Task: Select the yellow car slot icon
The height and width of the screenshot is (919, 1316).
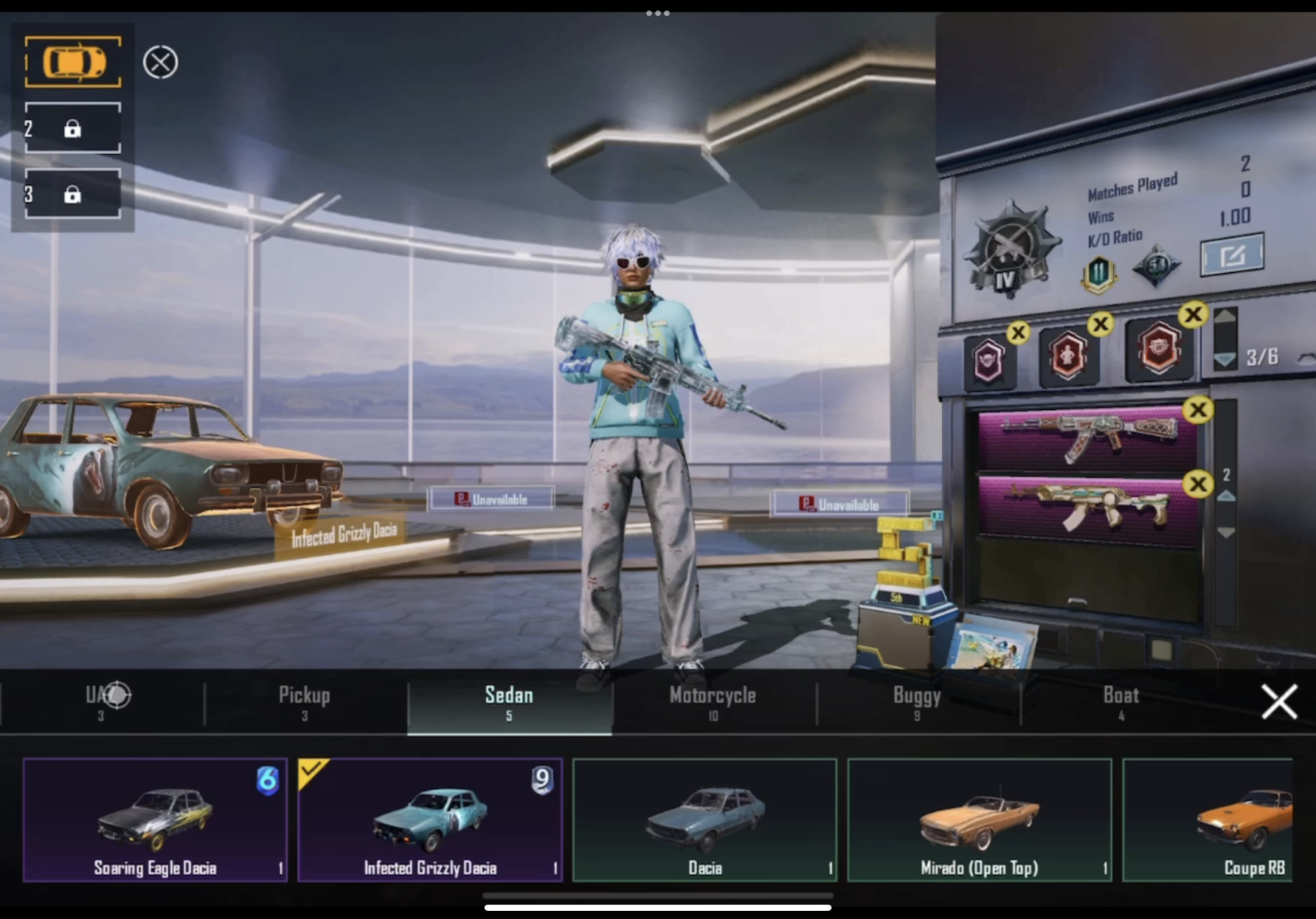Action: click(x=72, y=62)
